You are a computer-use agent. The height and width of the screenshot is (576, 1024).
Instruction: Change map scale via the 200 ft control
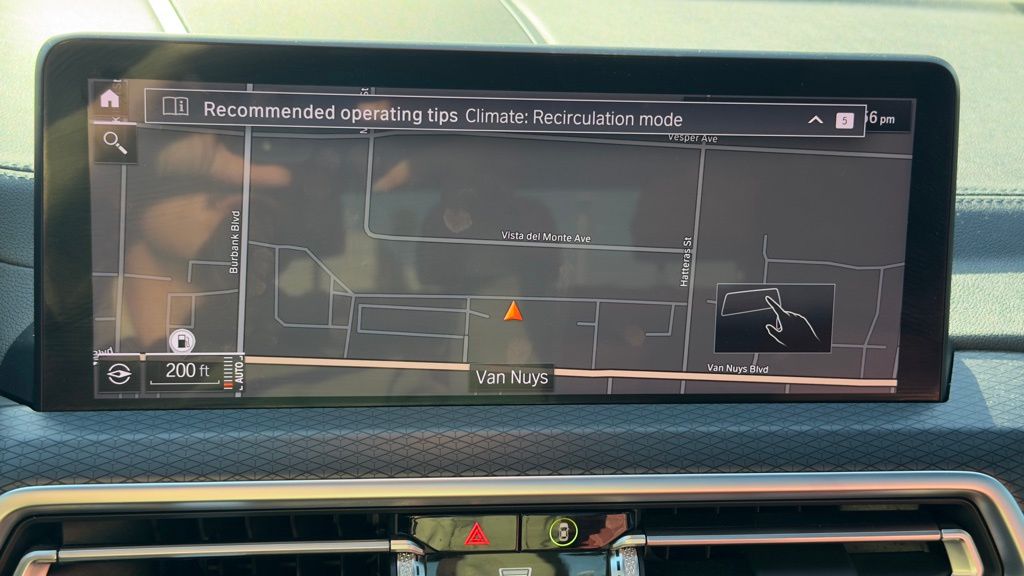pos(186,372)
